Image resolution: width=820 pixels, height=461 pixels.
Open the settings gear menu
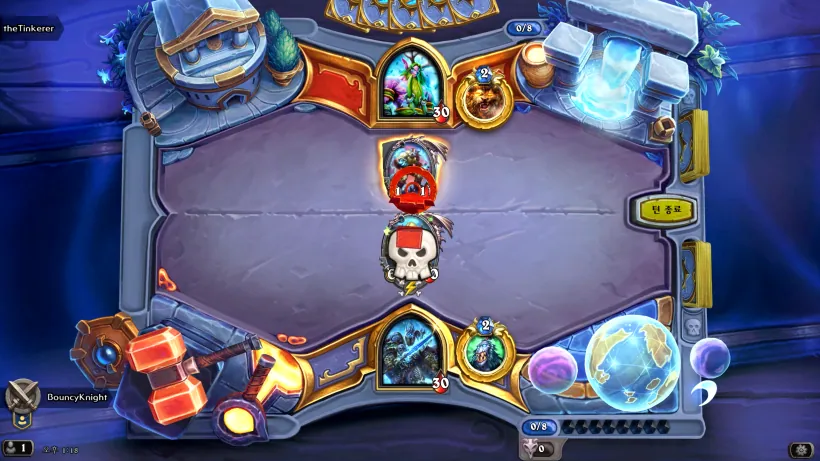pos(800,450)
